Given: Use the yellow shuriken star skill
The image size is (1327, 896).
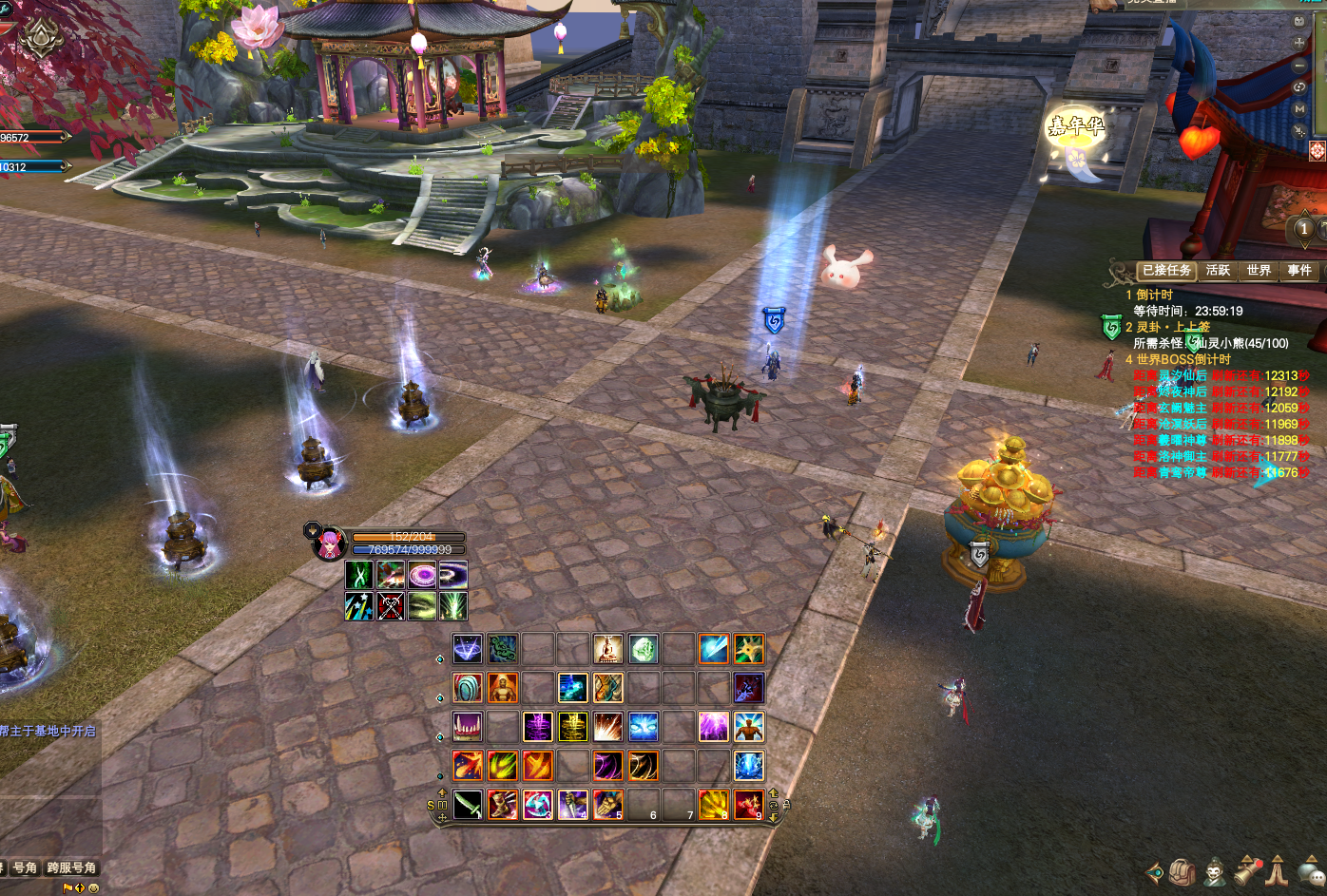Looking at the screenshot, I should point(748,650).
